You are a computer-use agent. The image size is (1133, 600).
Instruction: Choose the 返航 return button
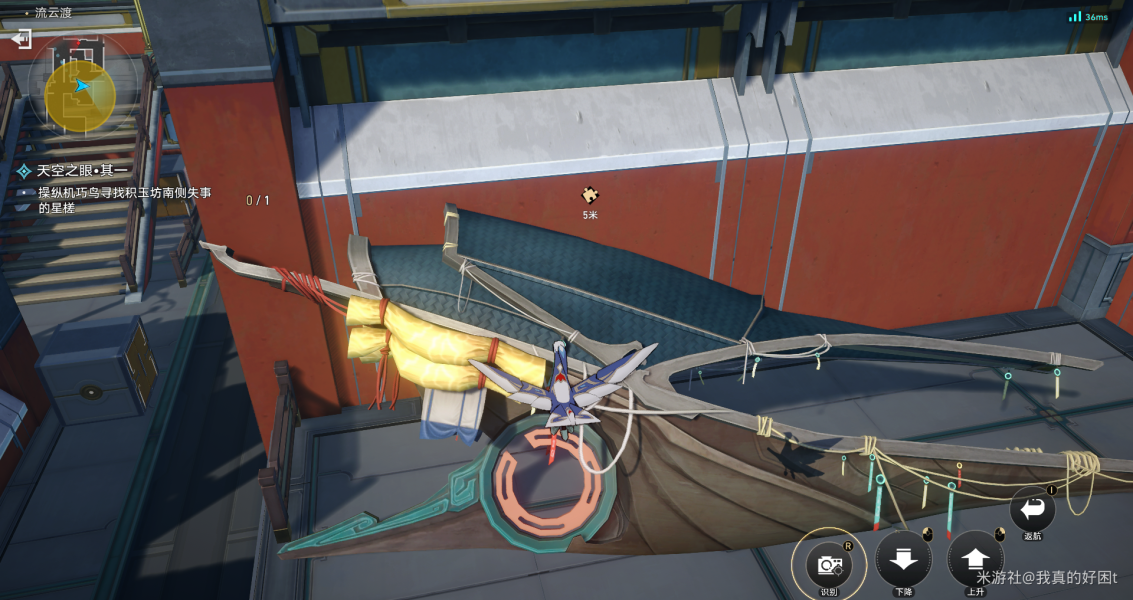(x=1033, y=511)
